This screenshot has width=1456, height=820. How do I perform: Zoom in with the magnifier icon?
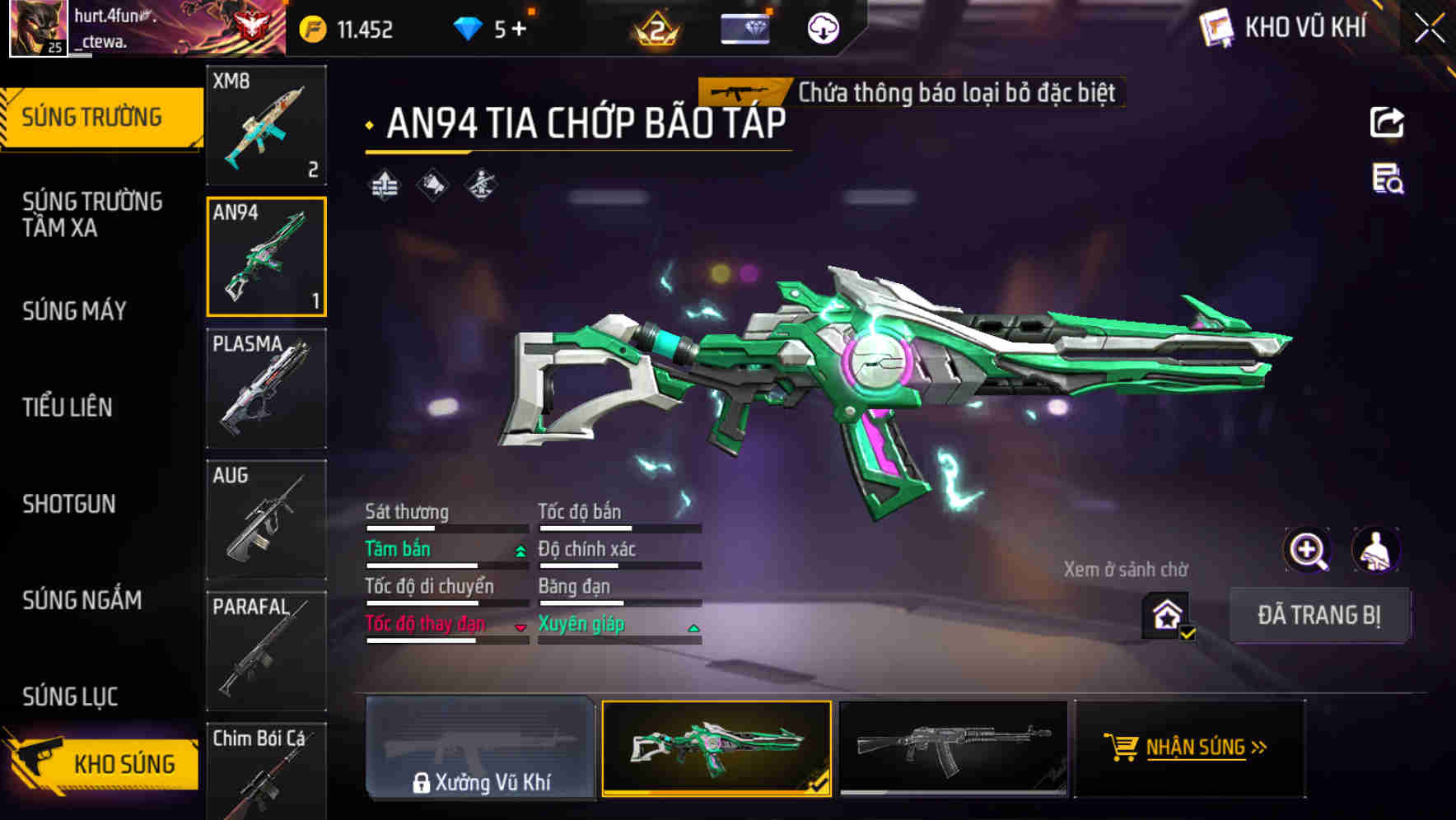1307,550
